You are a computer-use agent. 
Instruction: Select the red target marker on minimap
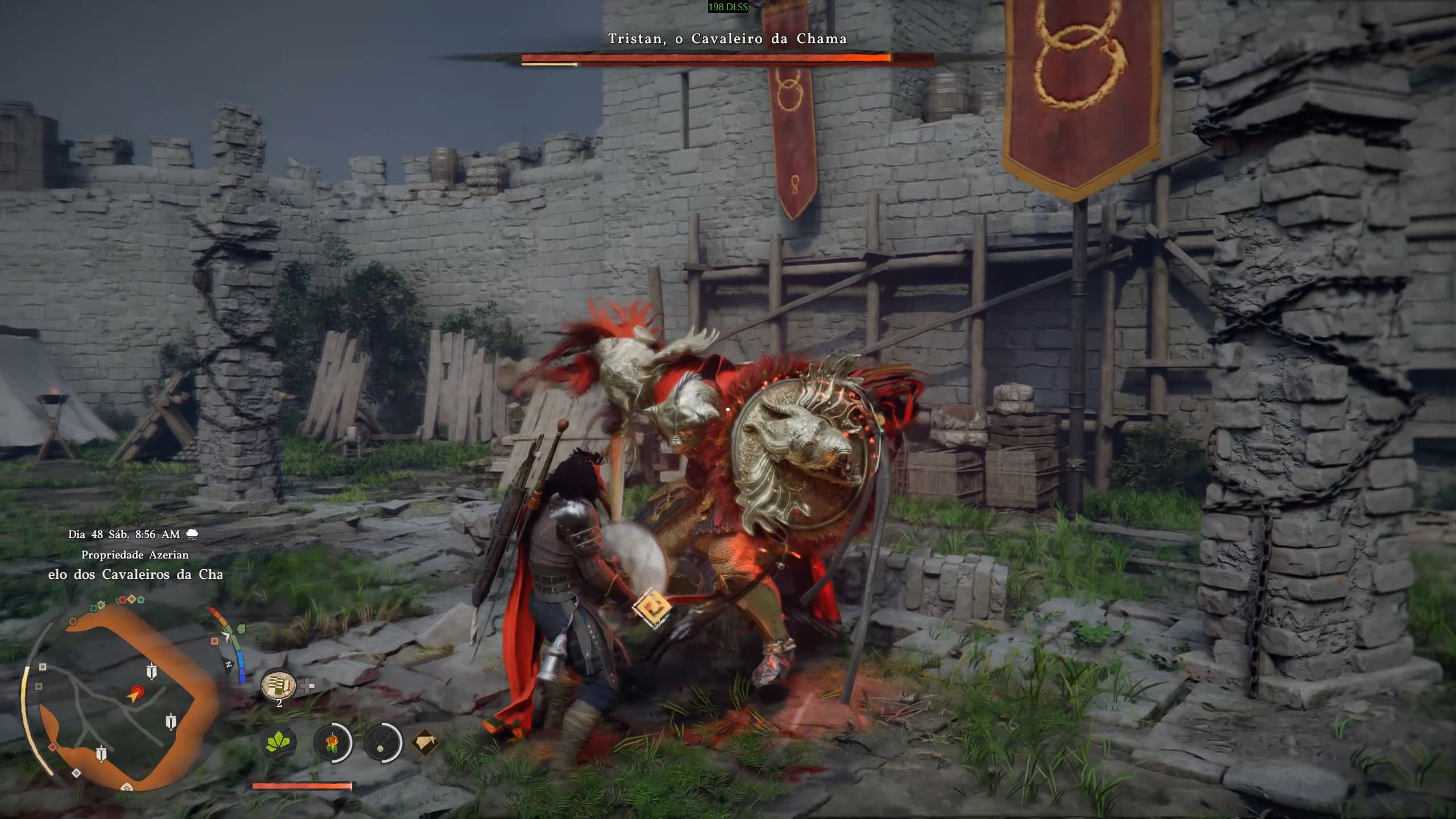135,693
